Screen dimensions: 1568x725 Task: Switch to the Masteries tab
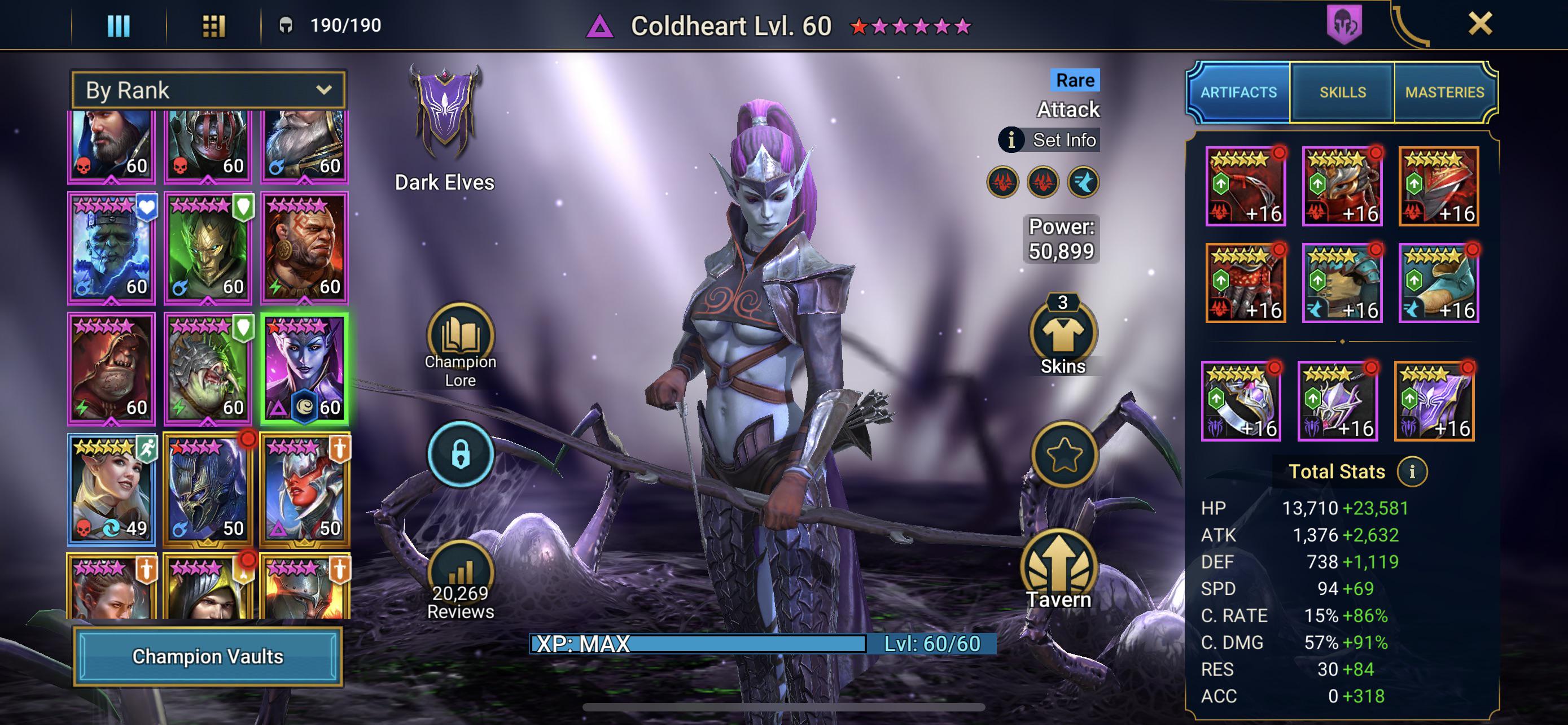(1444, 93)
